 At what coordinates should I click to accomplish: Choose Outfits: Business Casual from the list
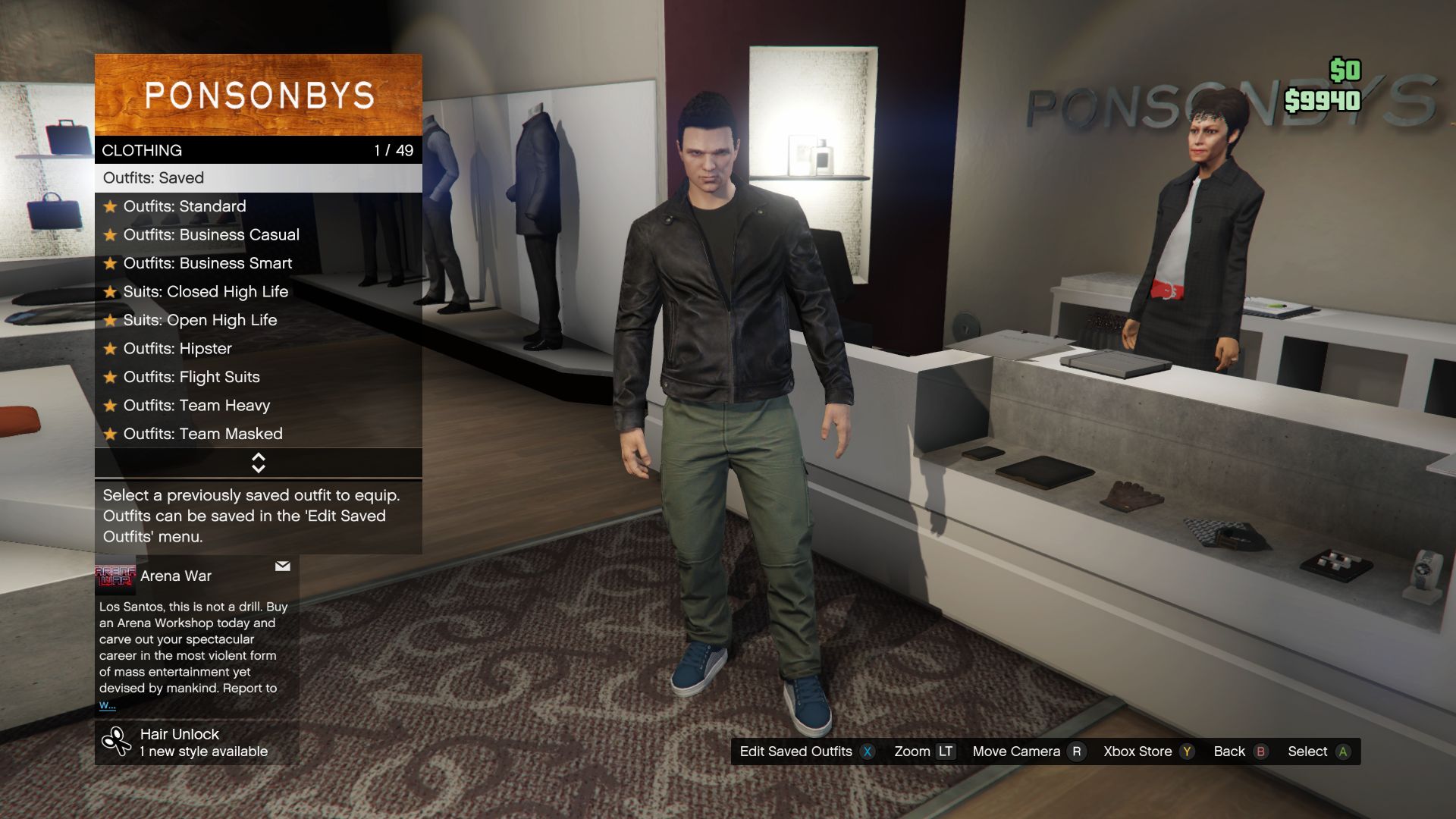pos(212,234)
